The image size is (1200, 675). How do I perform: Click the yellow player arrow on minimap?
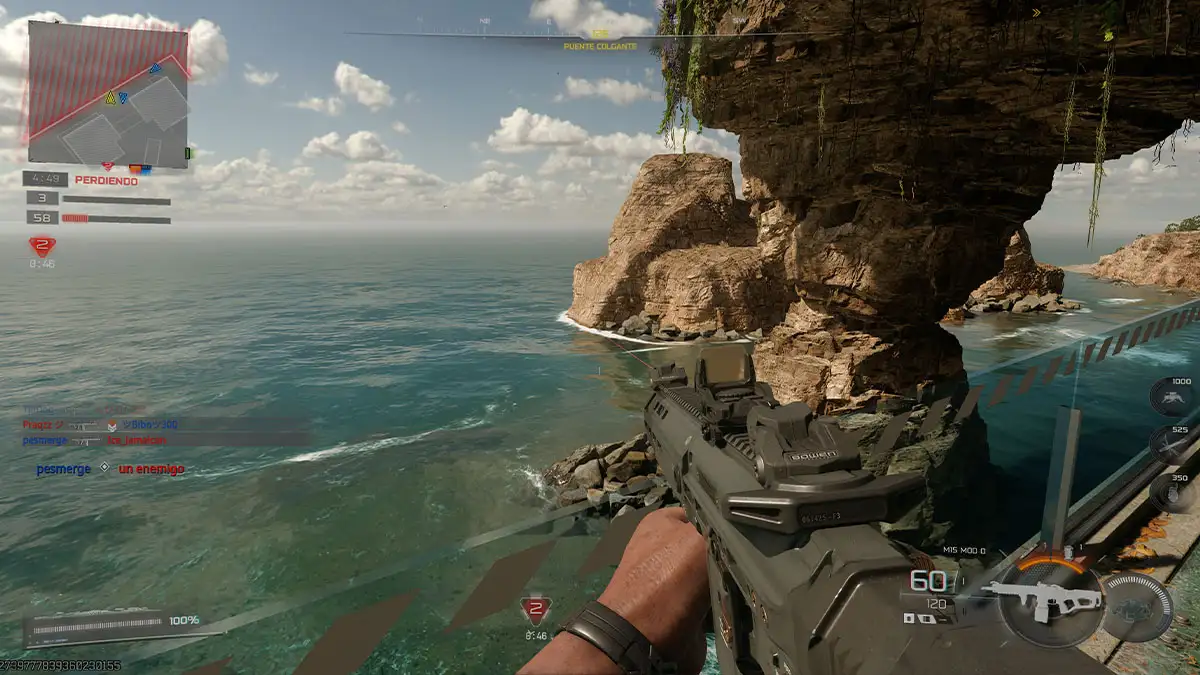[x=110, y=98]
